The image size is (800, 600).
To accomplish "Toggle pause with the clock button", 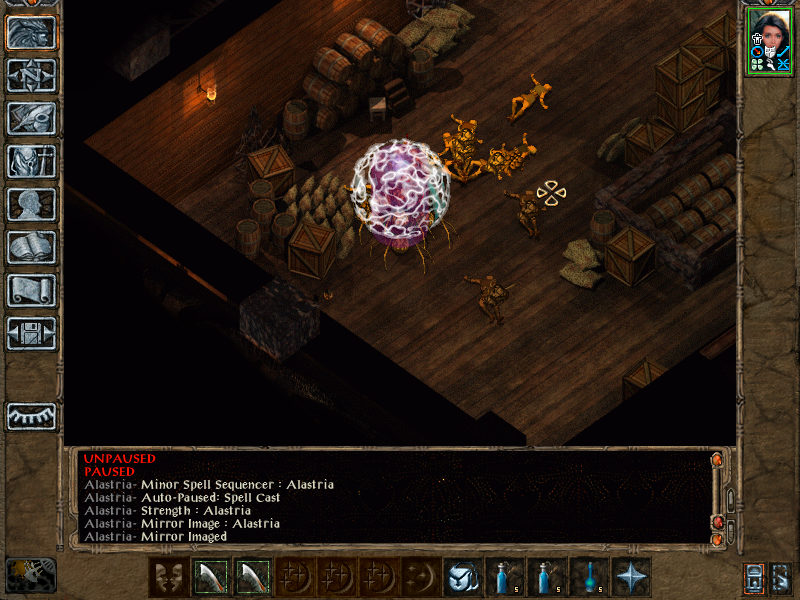I will pyautogui.click(x=30, y=574).
